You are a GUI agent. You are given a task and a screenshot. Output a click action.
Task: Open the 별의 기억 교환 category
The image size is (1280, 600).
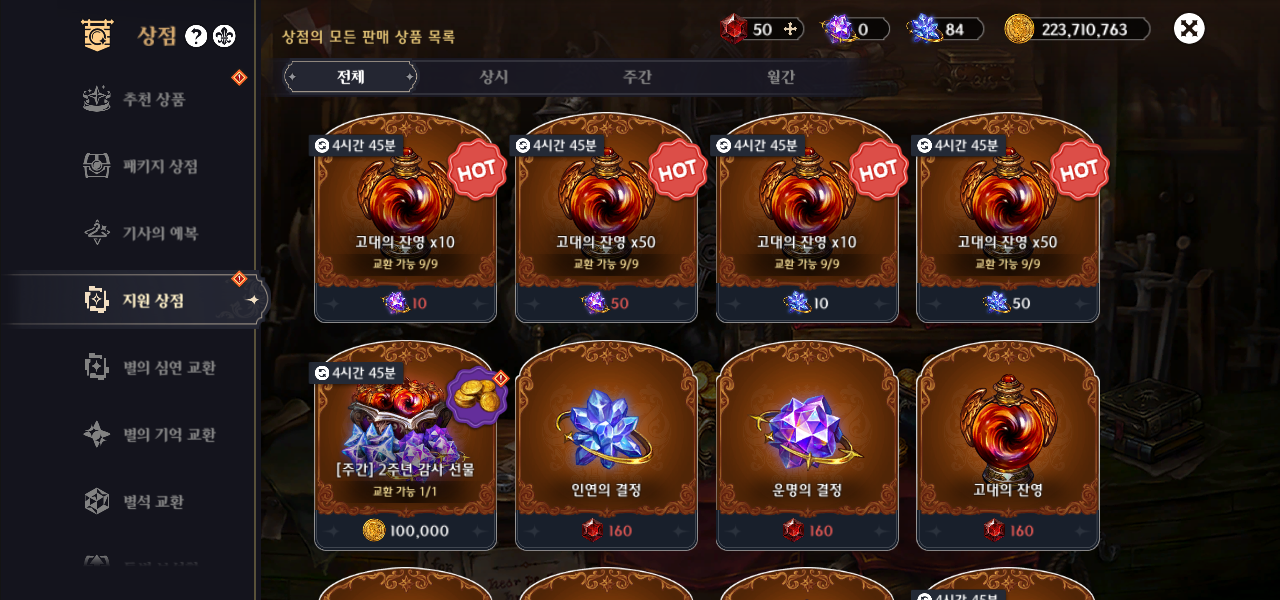point(168,434)
